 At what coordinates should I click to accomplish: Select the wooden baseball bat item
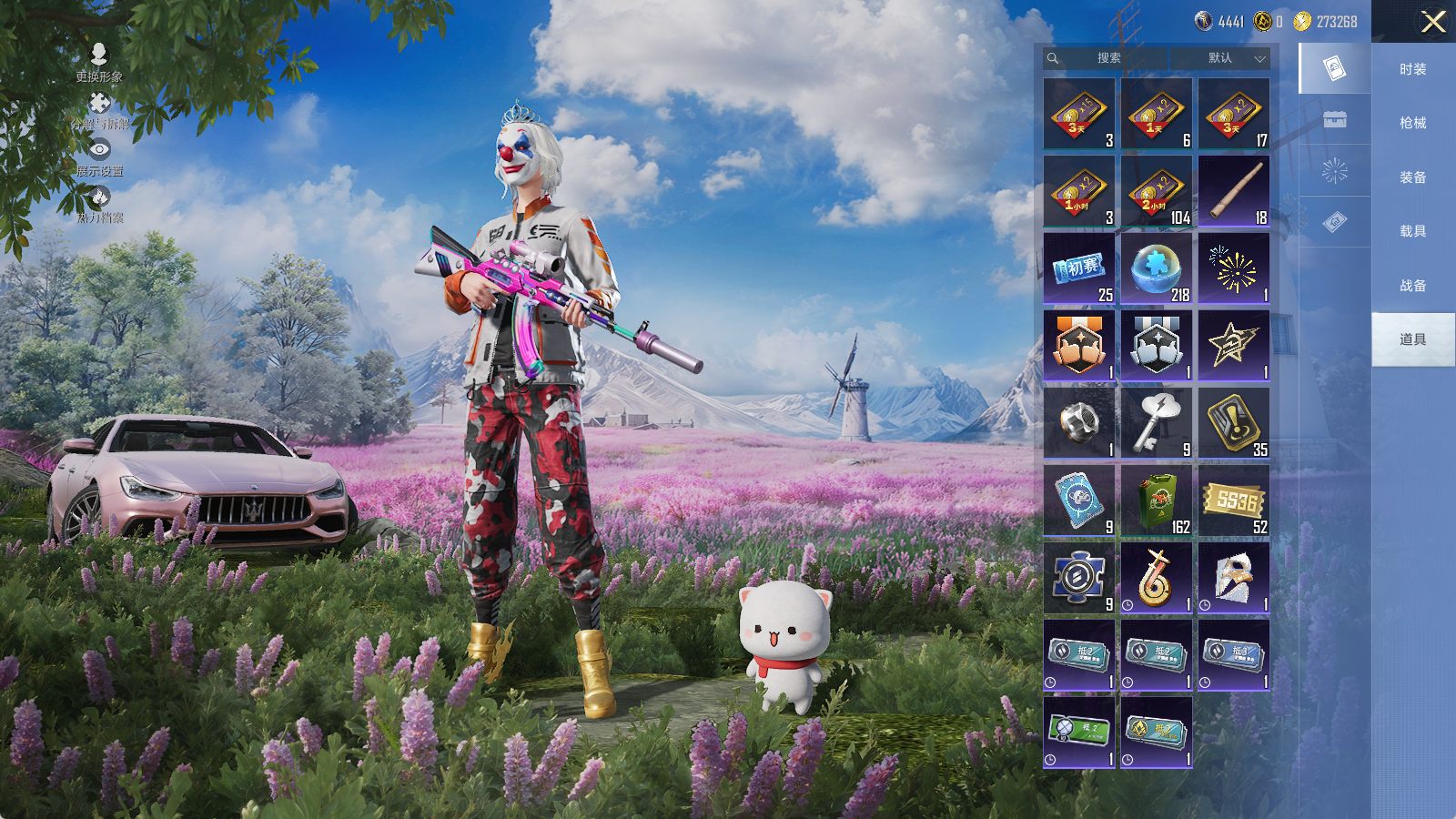coord(1234,191)
